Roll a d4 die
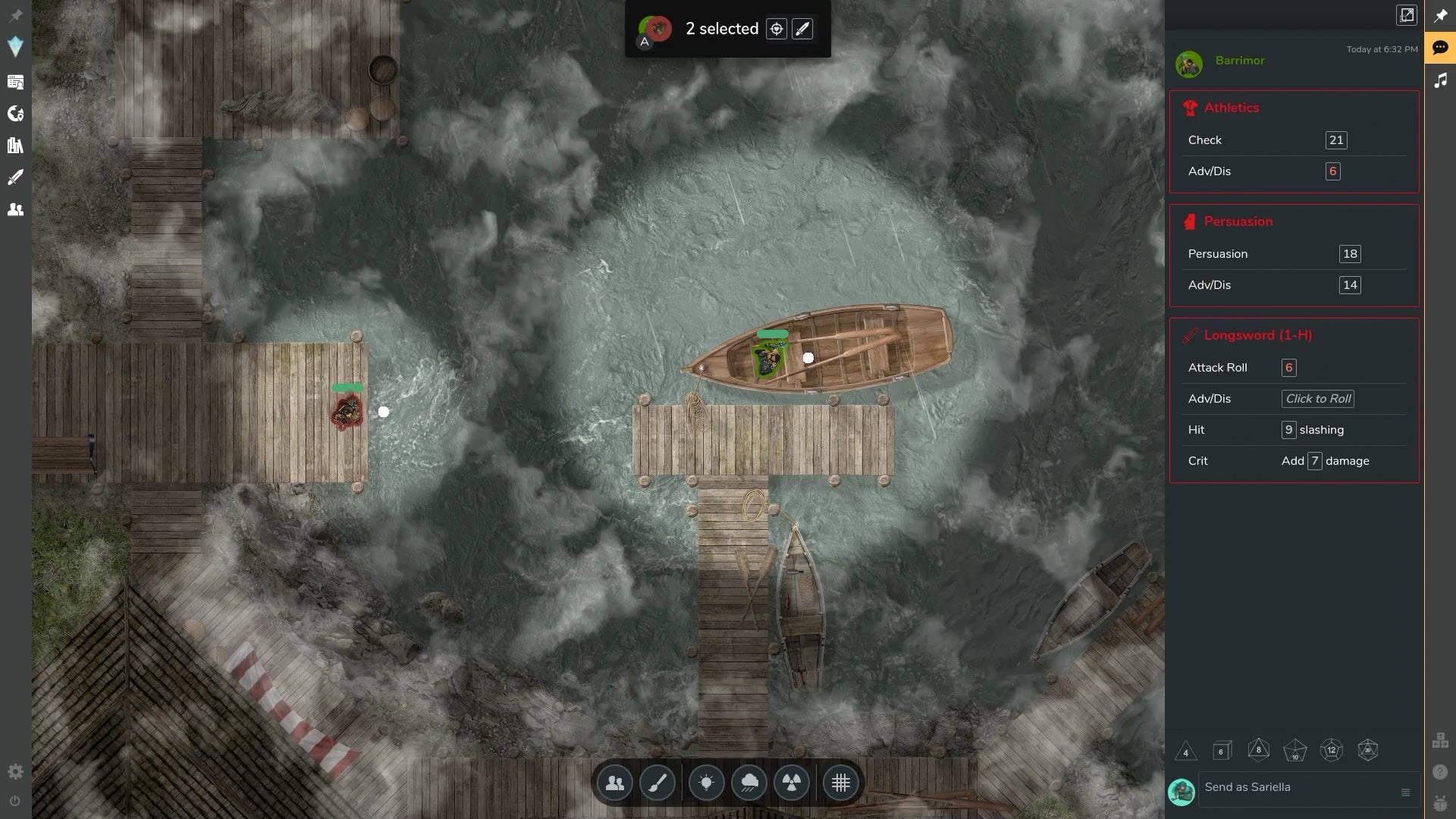Viewport: 1456px width, 819px height. click(1187, 751)
